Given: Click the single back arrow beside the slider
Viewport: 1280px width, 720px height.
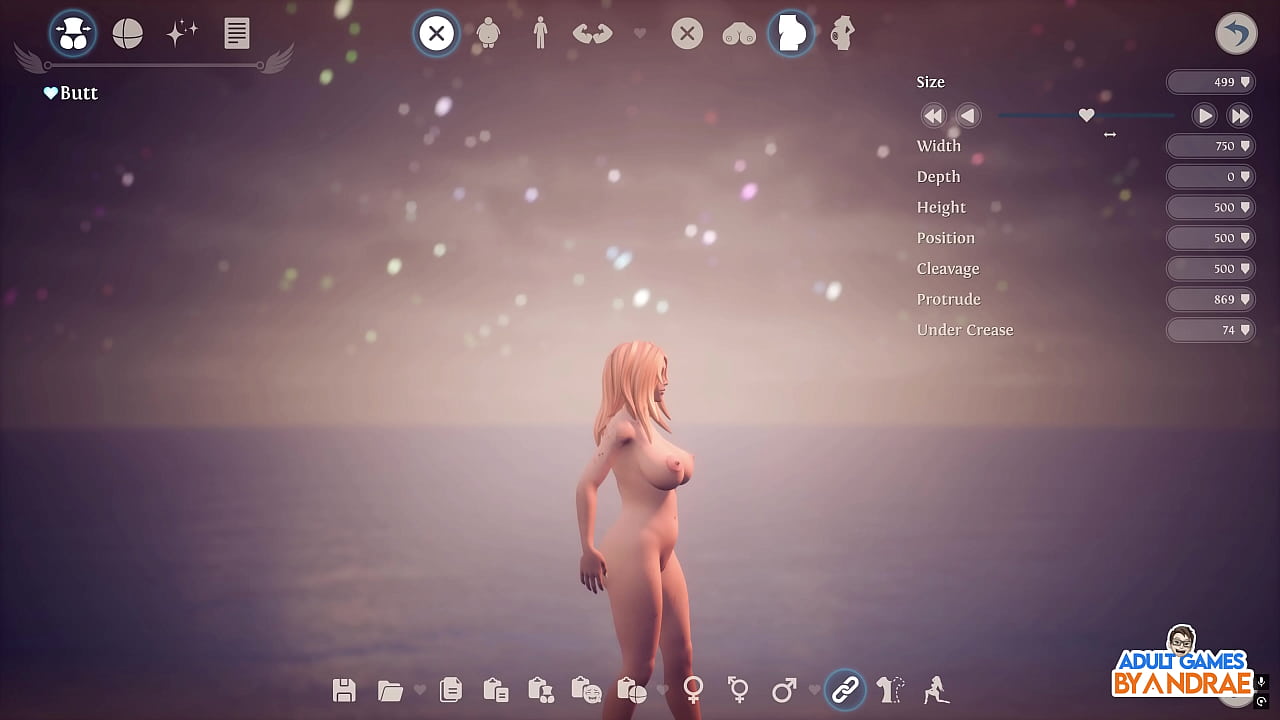Looking at the screenshot, I should (x=968, y=115).
